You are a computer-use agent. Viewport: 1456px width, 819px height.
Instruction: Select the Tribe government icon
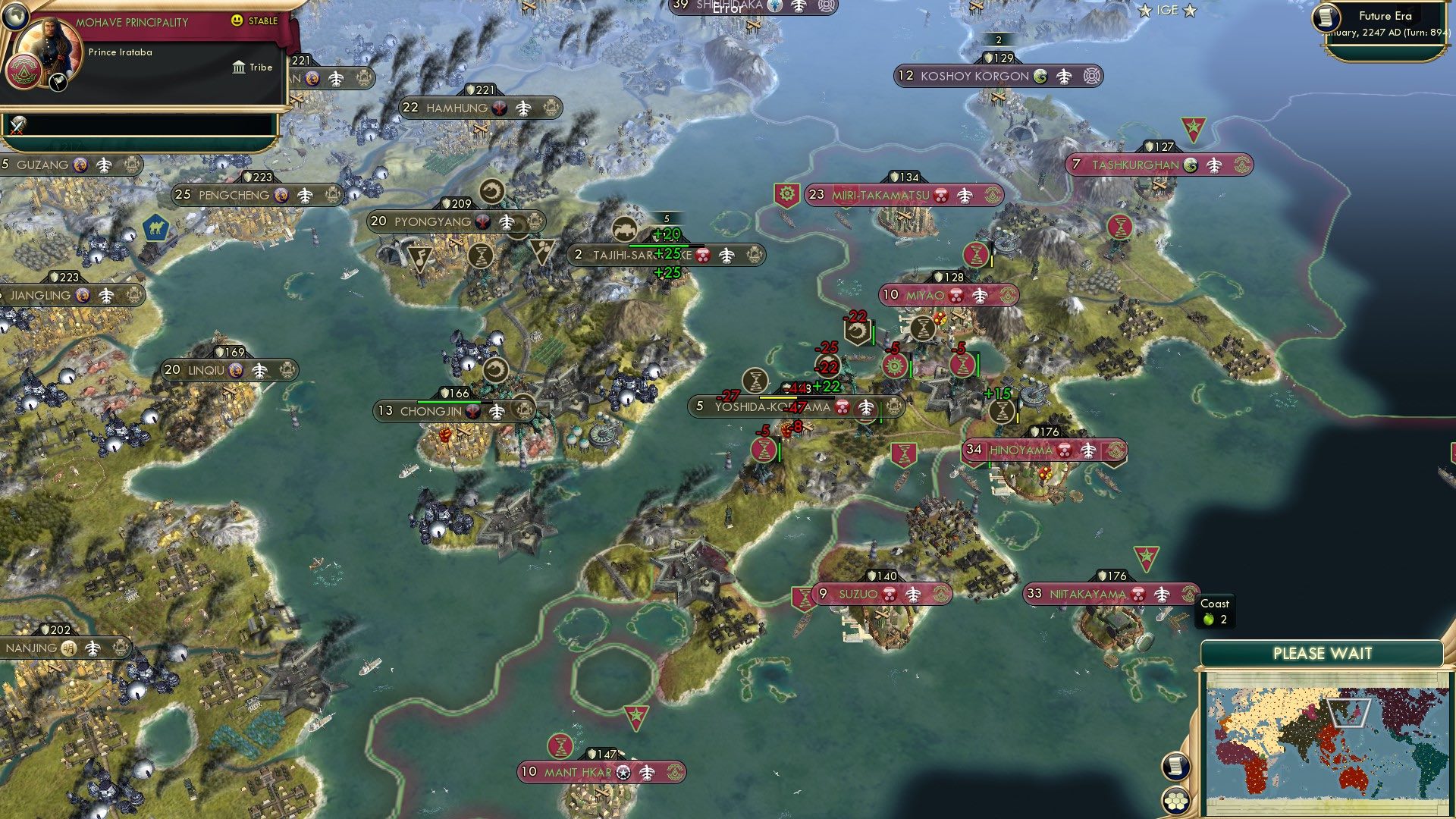[240, 67]
